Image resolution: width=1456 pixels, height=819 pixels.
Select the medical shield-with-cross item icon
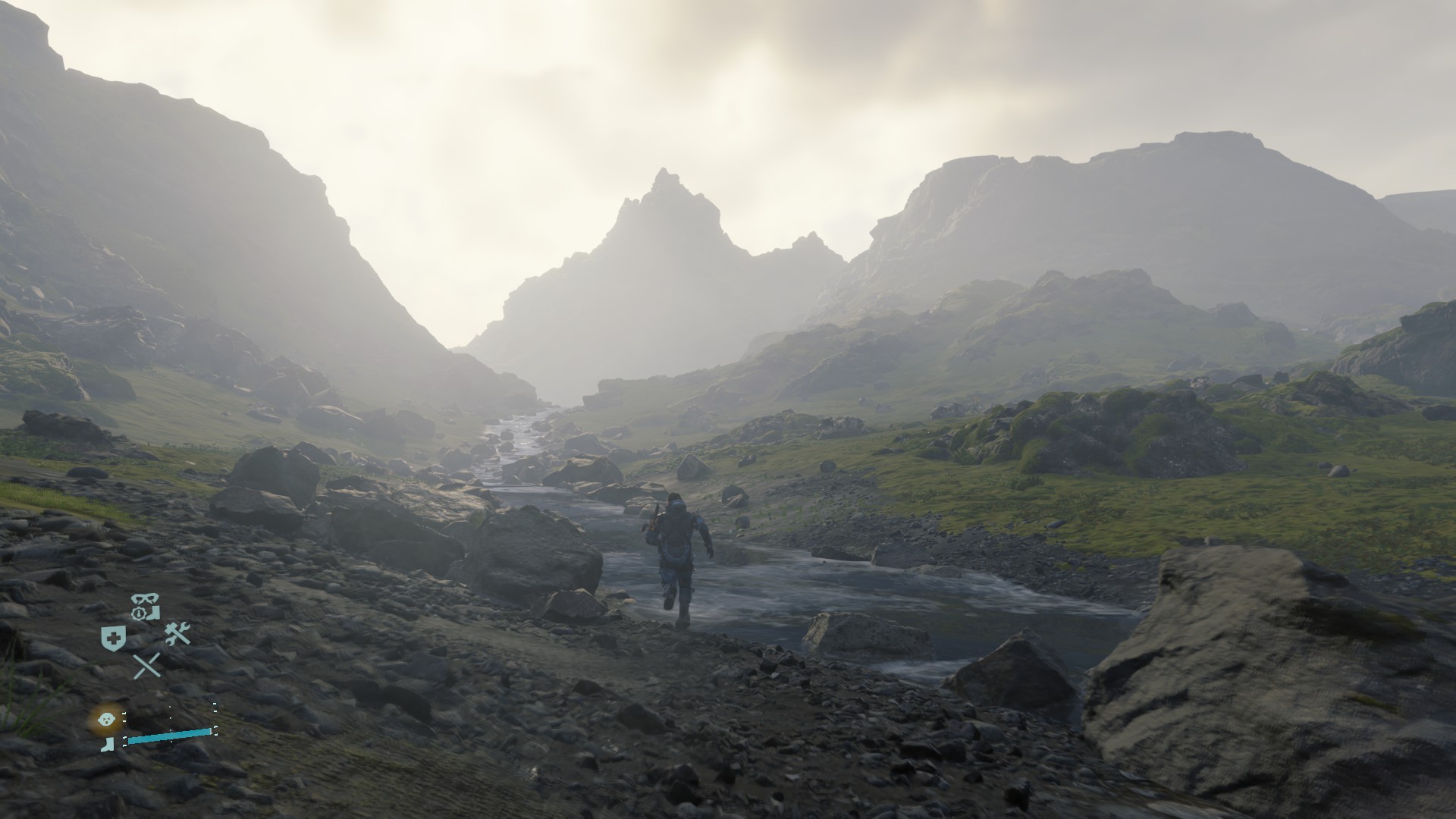pos(113,638)
